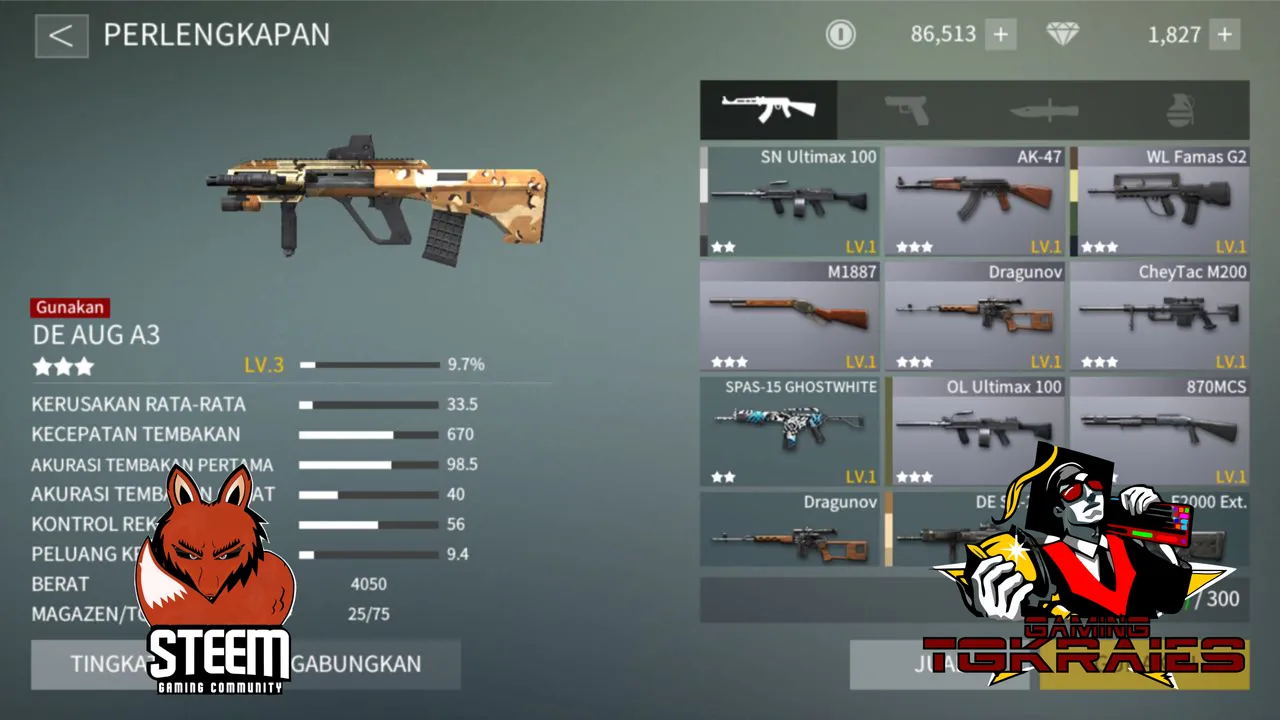Choose the CheyTac M200 sniper tile
1280x720 pixels.
point(1160,316)
